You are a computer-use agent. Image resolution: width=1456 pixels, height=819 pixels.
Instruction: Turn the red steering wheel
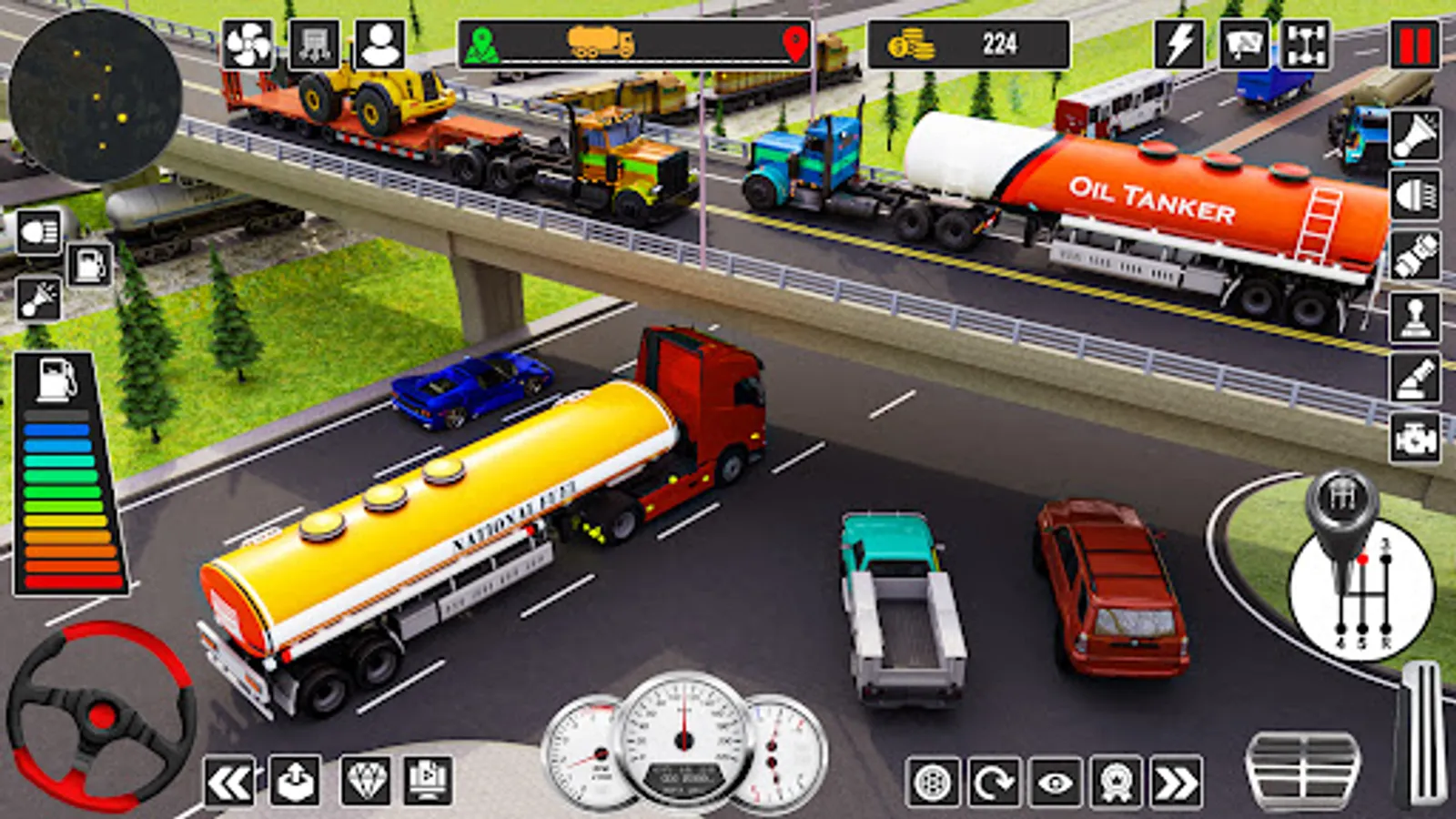[98, 715]
